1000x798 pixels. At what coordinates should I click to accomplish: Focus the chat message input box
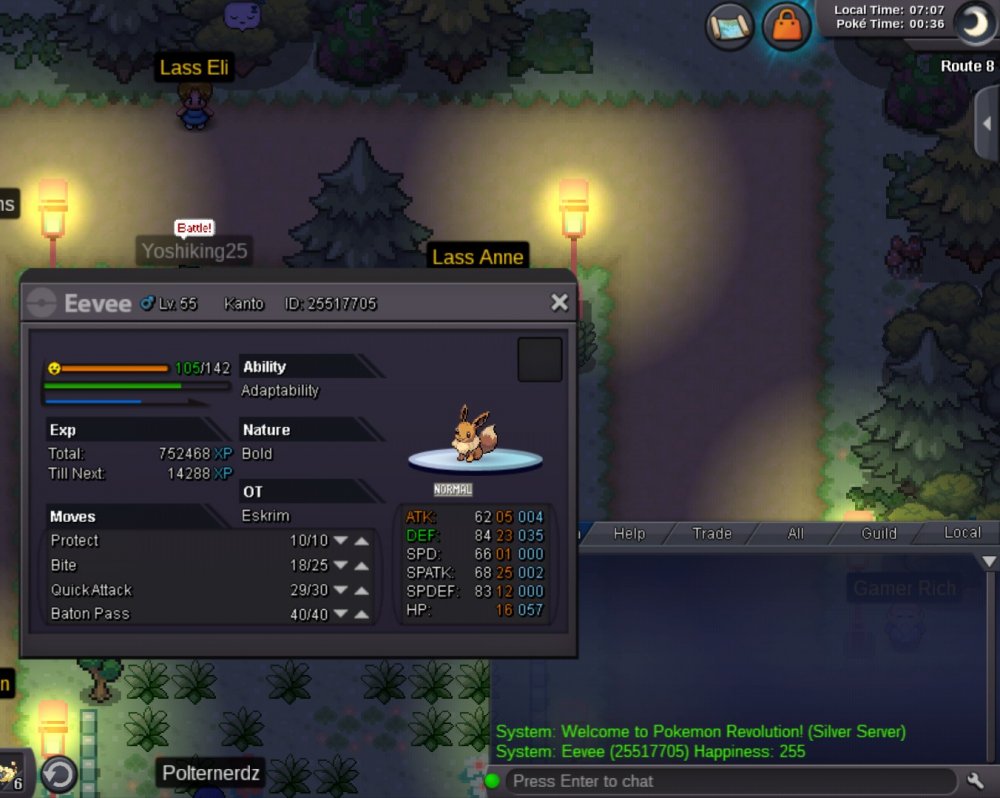730,781
